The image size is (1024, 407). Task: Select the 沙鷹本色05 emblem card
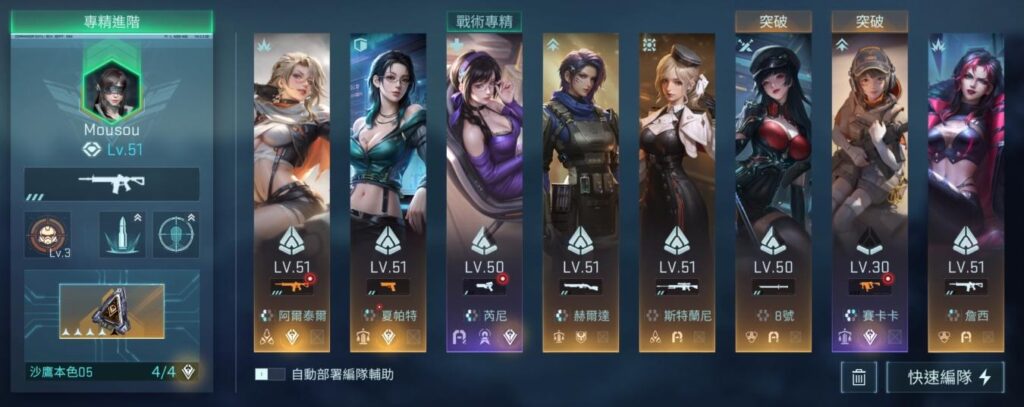(x=112, y=310)
